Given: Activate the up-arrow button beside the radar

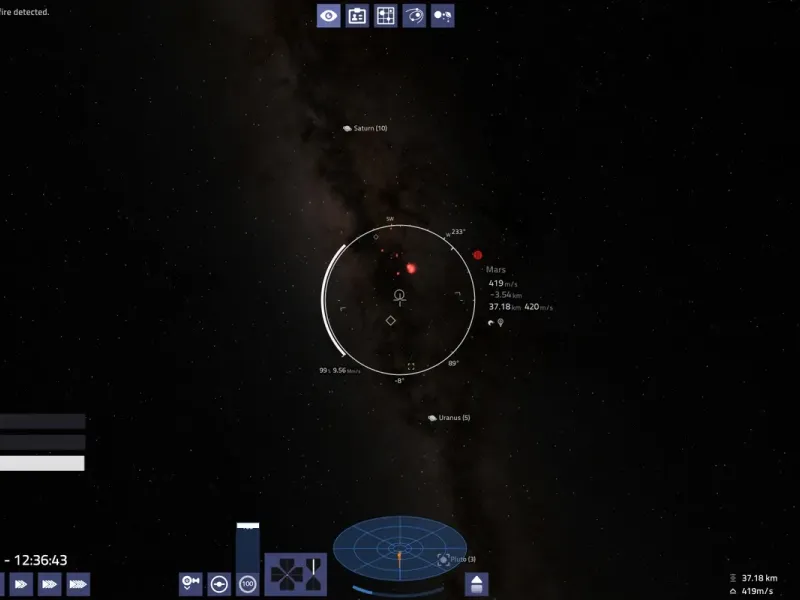Looking at the screenshot, I should point(477,584).
